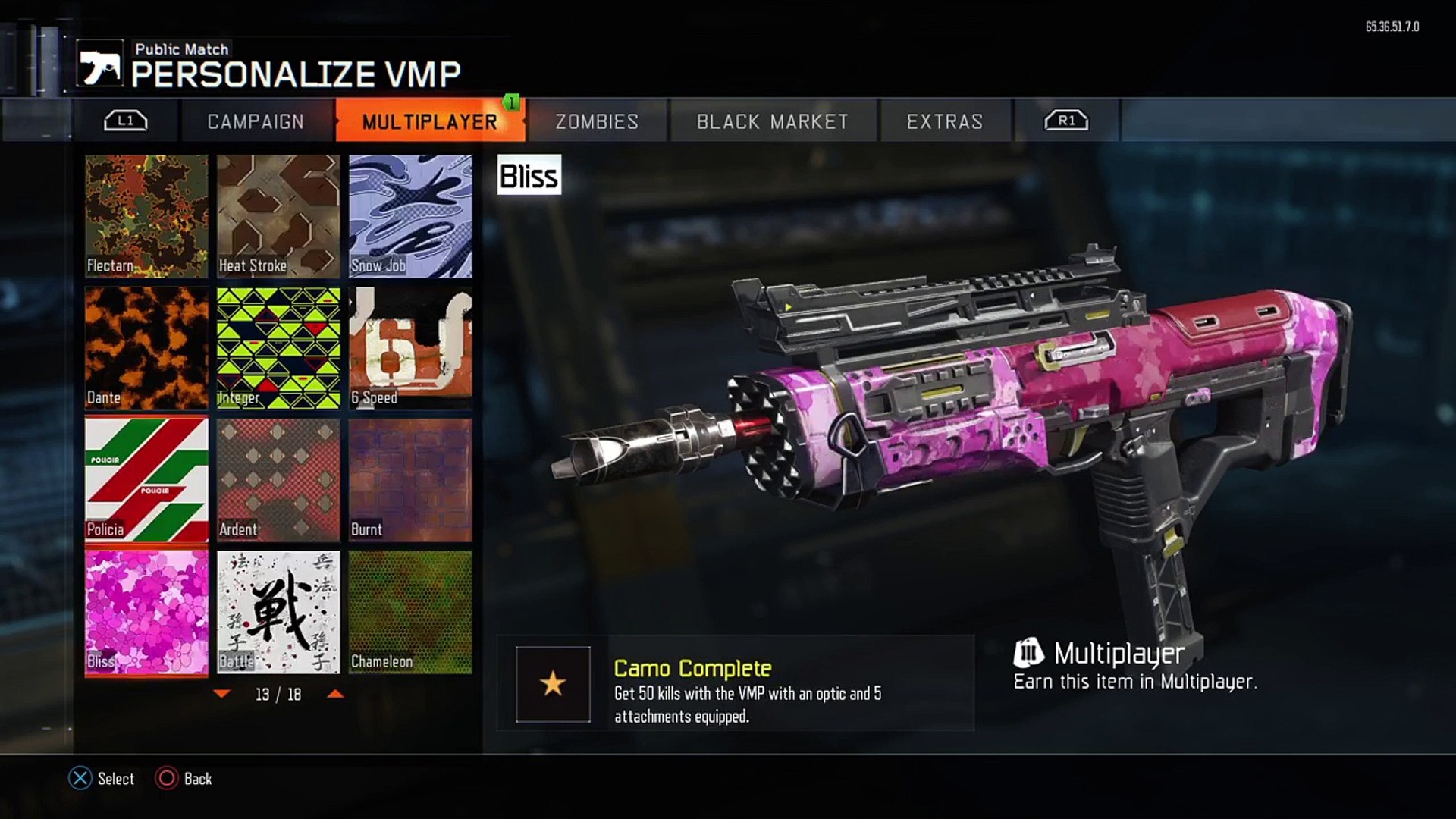Click the down arrow for next camo page

[x=222, y=694]
